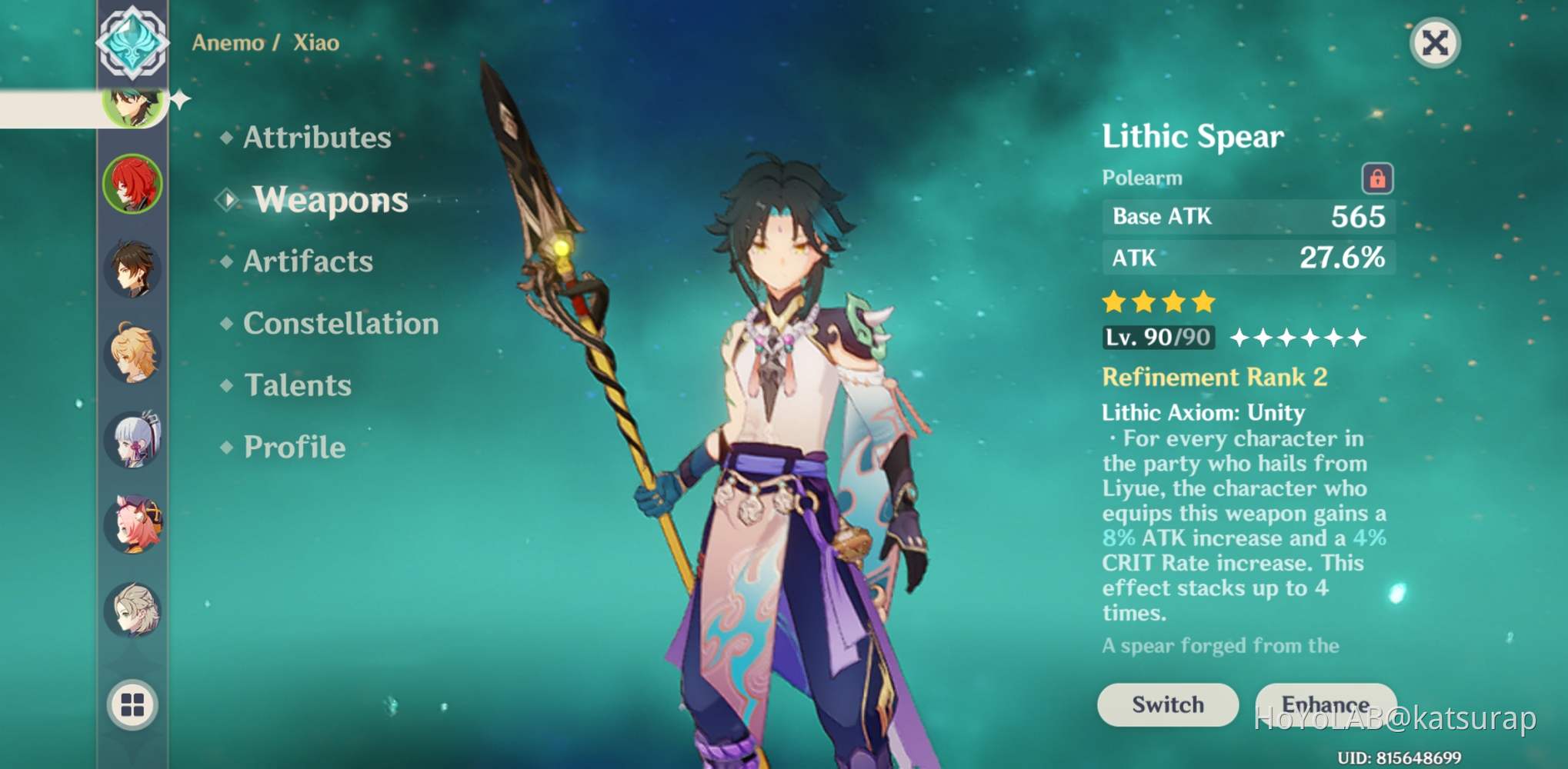Image resolution: width=1568 pixels, height=769 pixels.
Task: Pick the silver-haired Ayaka portrait
Action: click(x=133, y=439)
